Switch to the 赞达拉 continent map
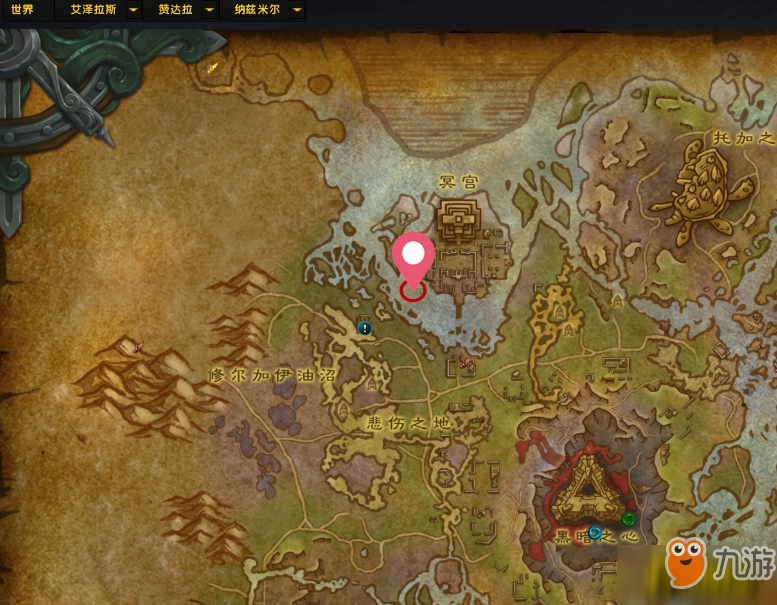The image size is (777, 605). 173,10
